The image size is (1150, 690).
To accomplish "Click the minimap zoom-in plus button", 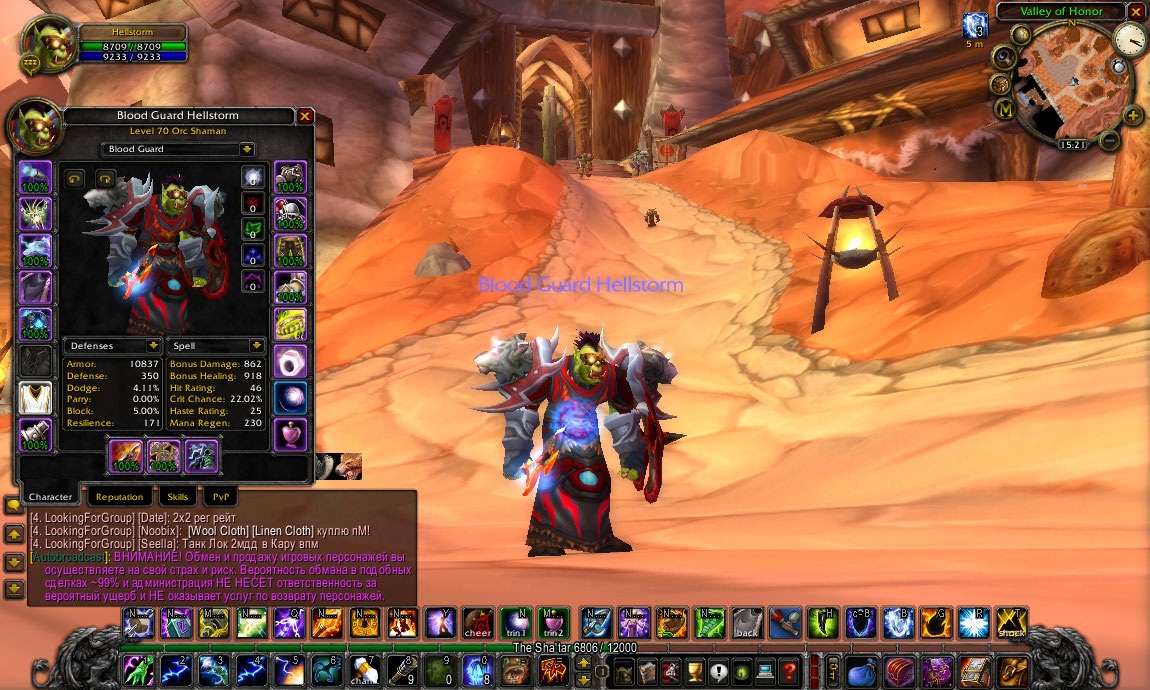I will 1132,115.
